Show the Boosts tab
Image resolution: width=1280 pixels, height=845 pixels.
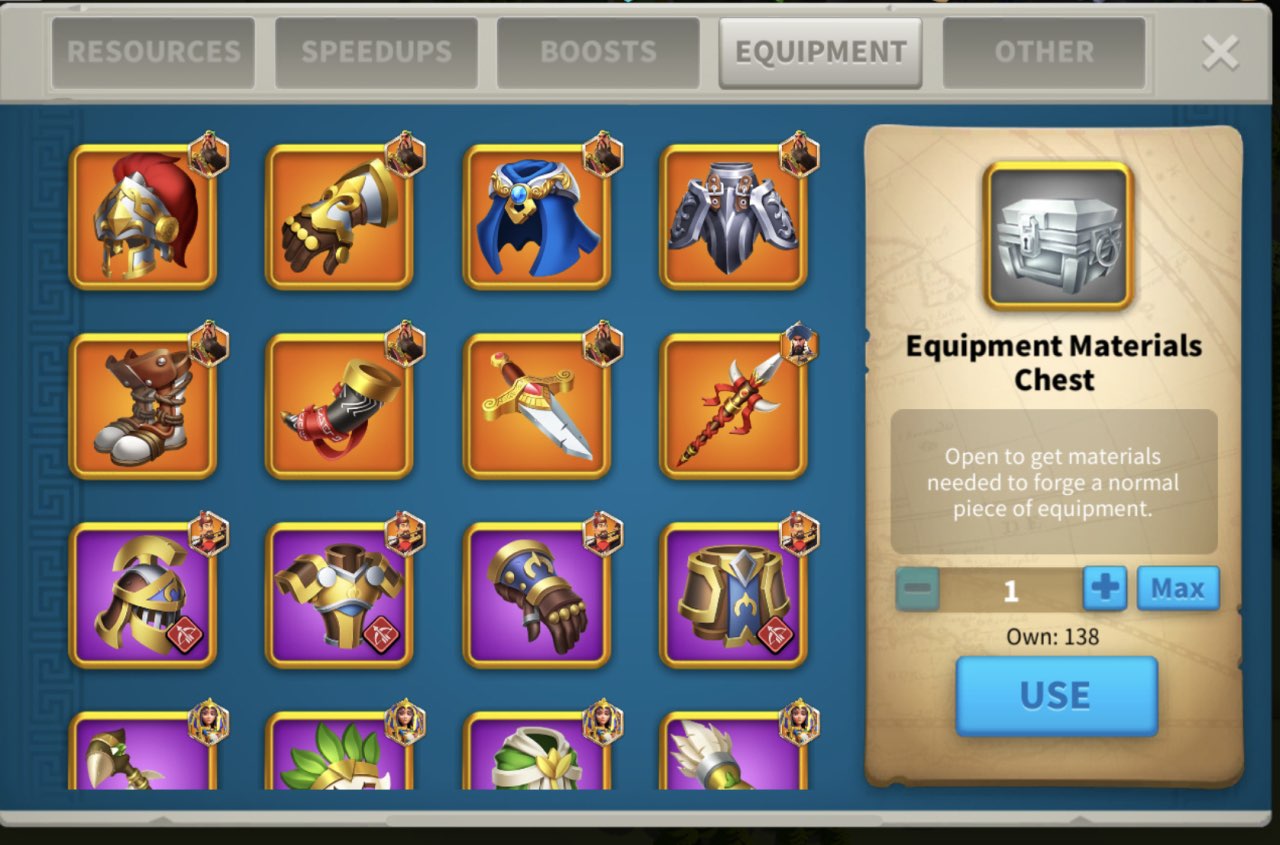(598, 52)
